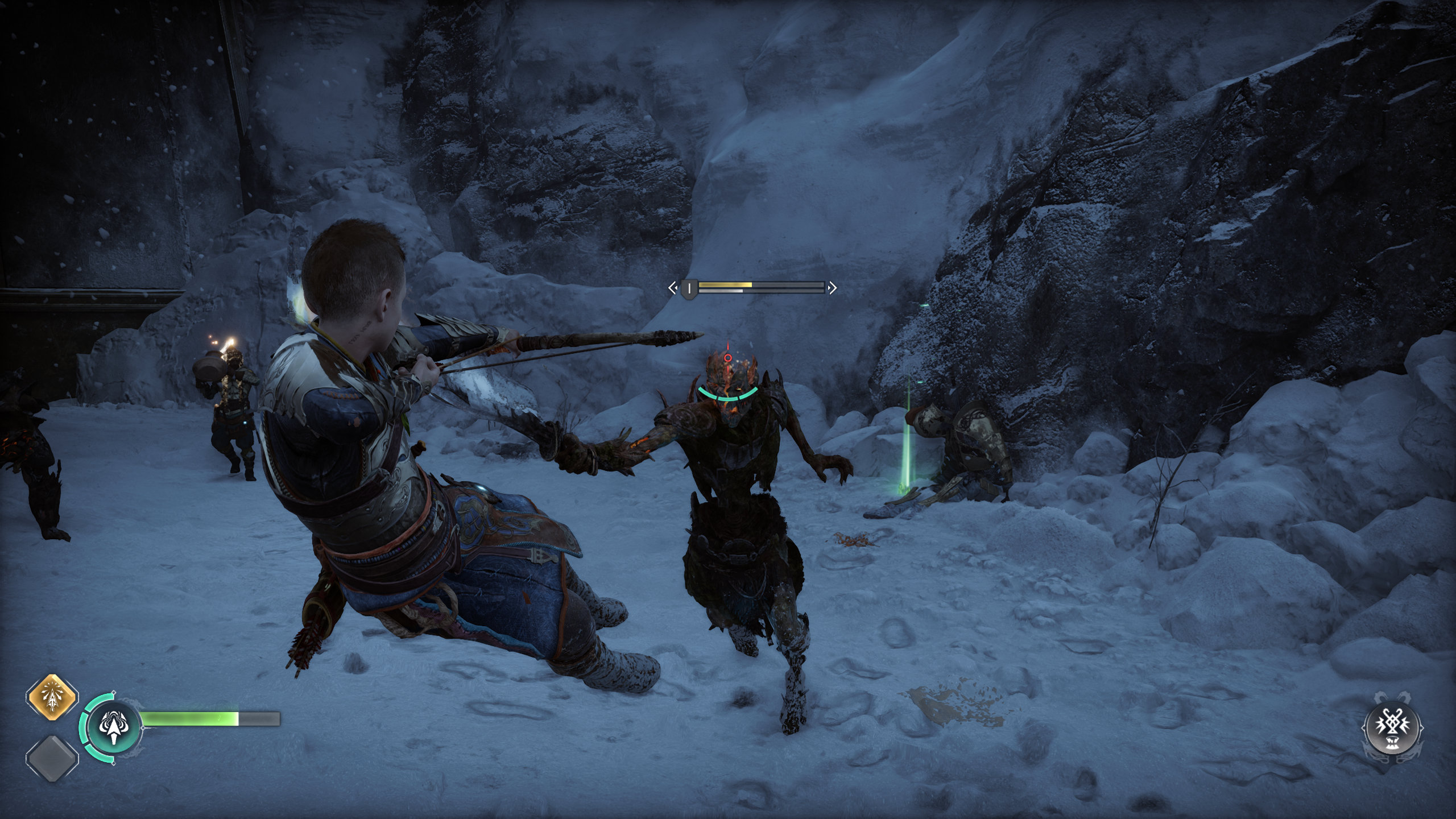This screenshot has width=1456, height=819.
Task: Switch target with the left chevron arrow
Action: [673, 288]
